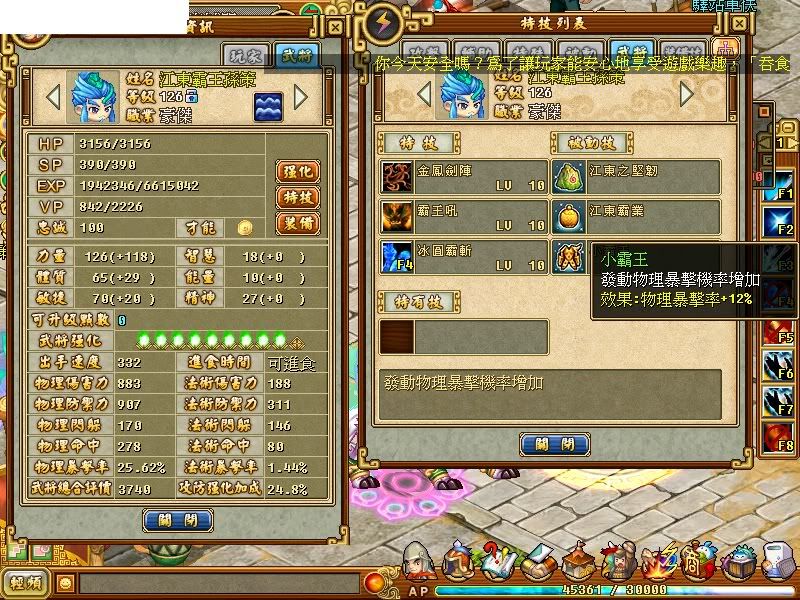Open the 装備 equipment button
The height and width of the screenshot is (600, 800).
pos(296,223)
